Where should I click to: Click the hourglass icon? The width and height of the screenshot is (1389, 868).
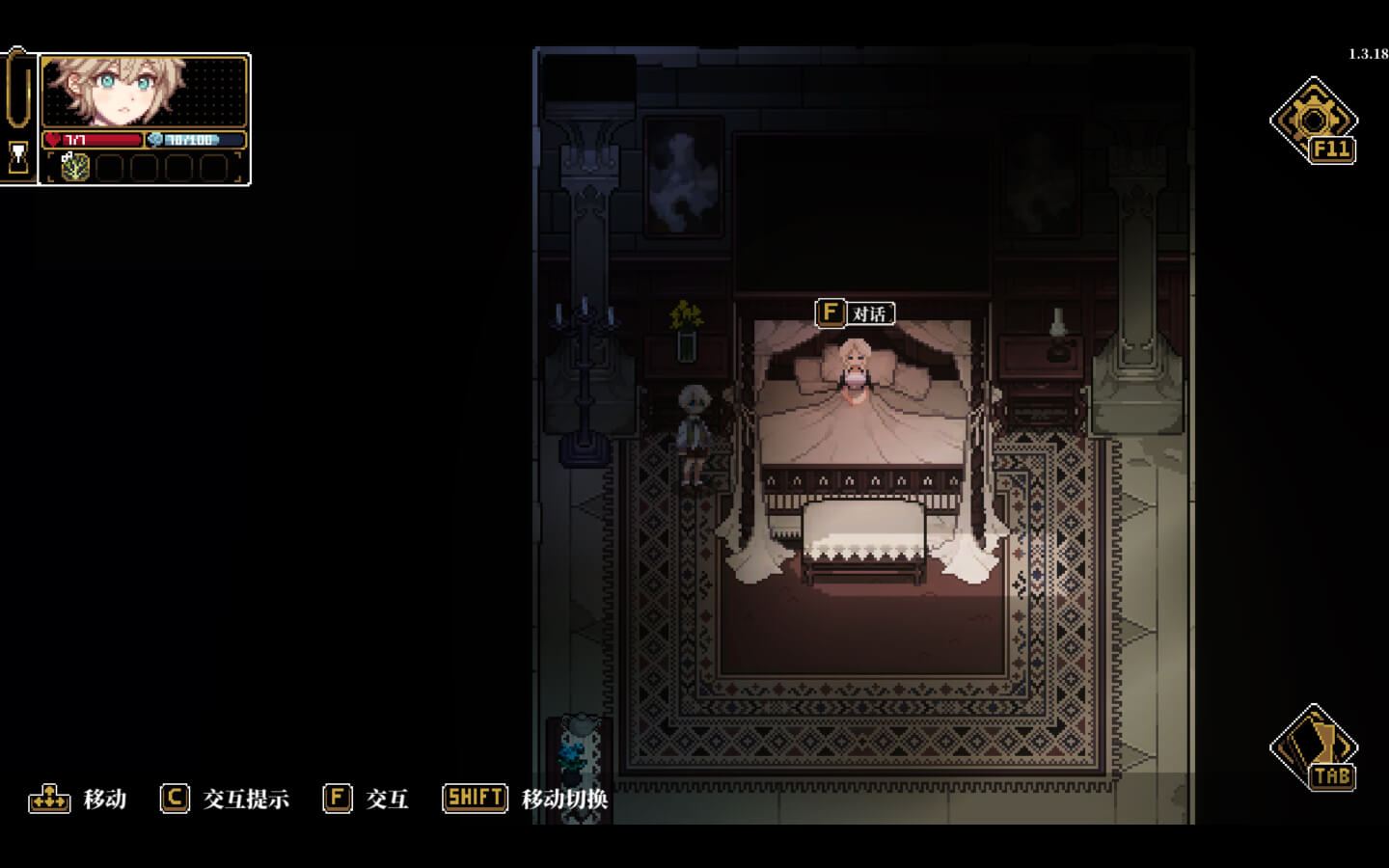[18, 157]
